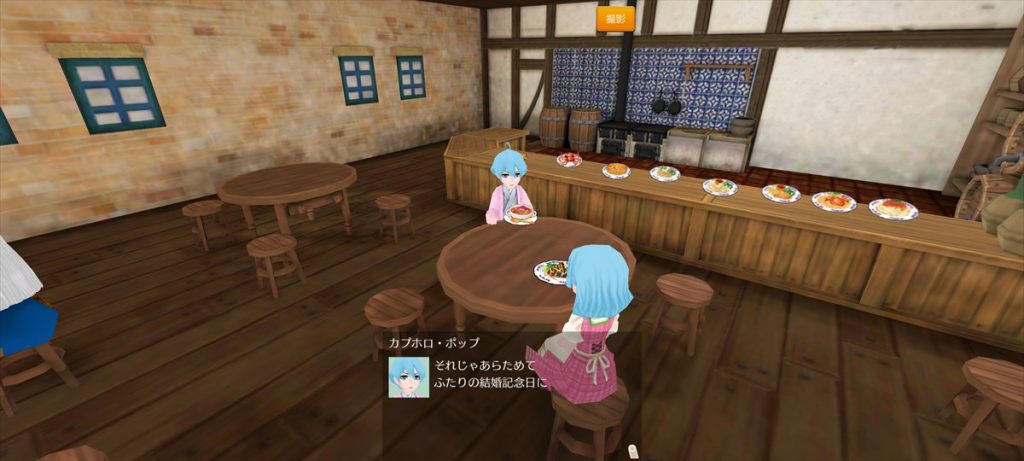Click the small advance icon in the dialogue box
Image resolution: width=1024 pixels, height=461 pixels.
(x=631, y=451)
